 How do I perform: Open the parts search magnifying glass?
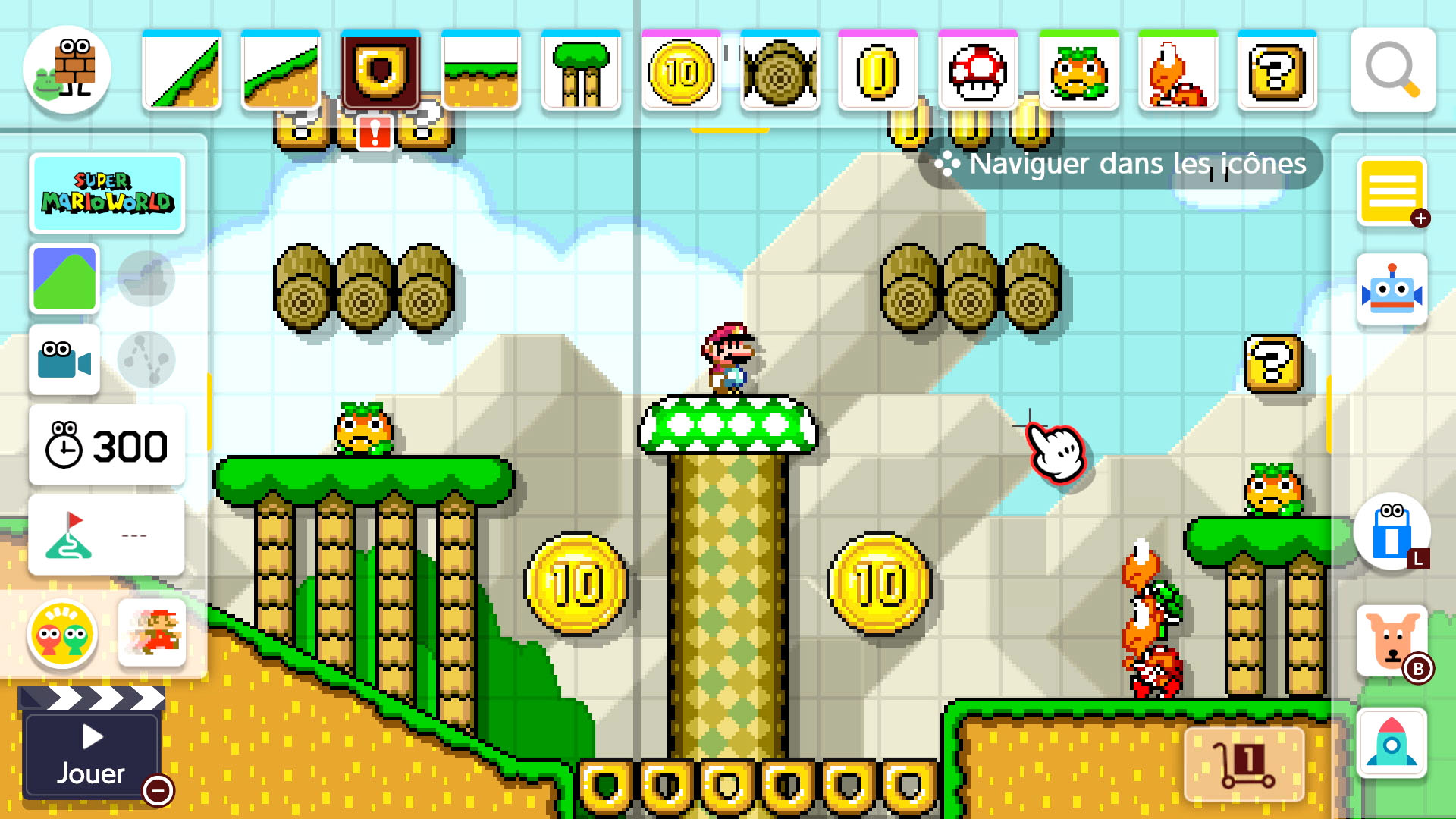point(1392,71)
